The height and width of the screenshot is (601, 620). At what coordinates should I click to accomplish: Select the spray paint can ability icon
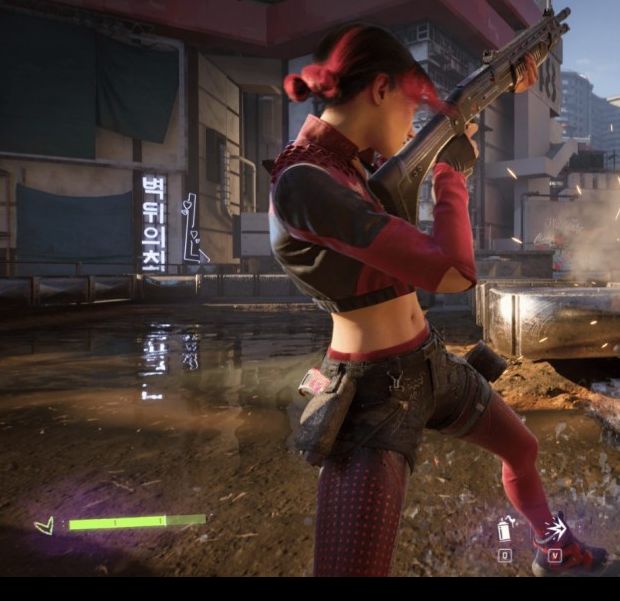(x=505, y=528)
